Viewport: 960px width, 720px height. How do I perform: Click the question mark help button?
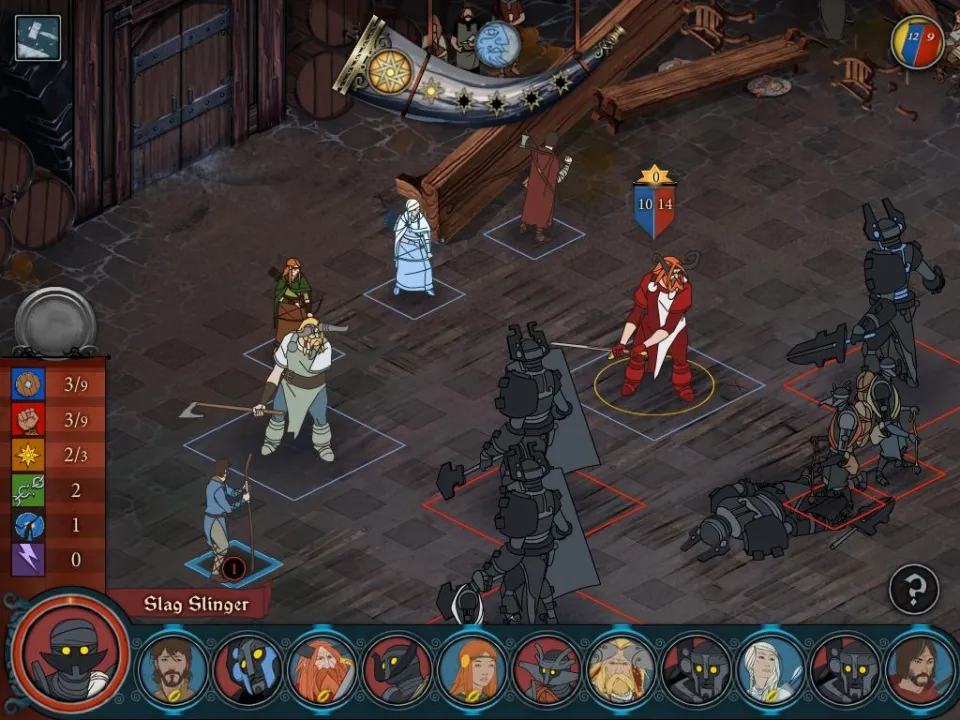pos(913,589)
